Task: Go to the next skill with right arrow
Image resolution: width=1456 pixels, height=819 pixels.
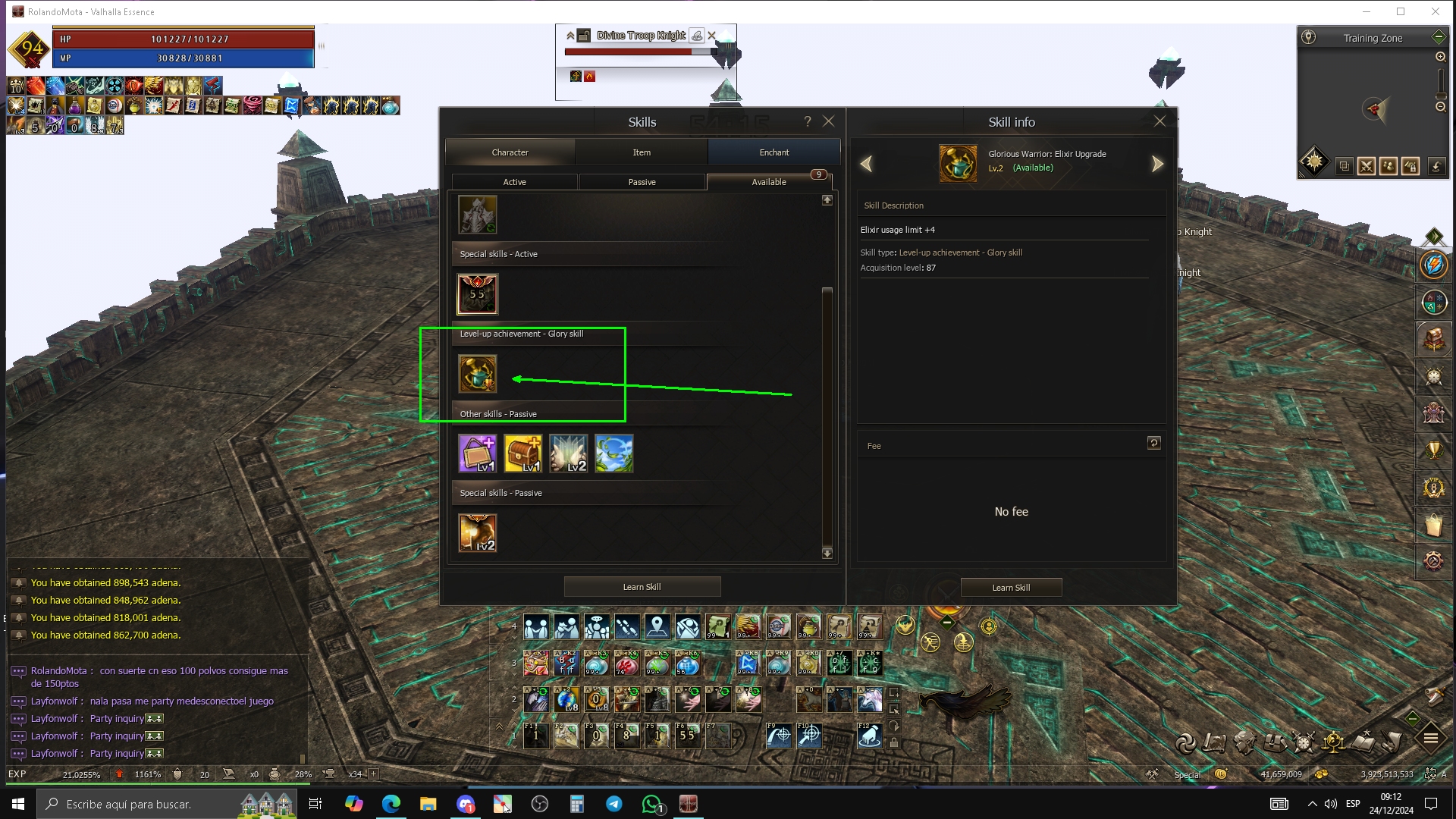Action: pos(1157,164)
